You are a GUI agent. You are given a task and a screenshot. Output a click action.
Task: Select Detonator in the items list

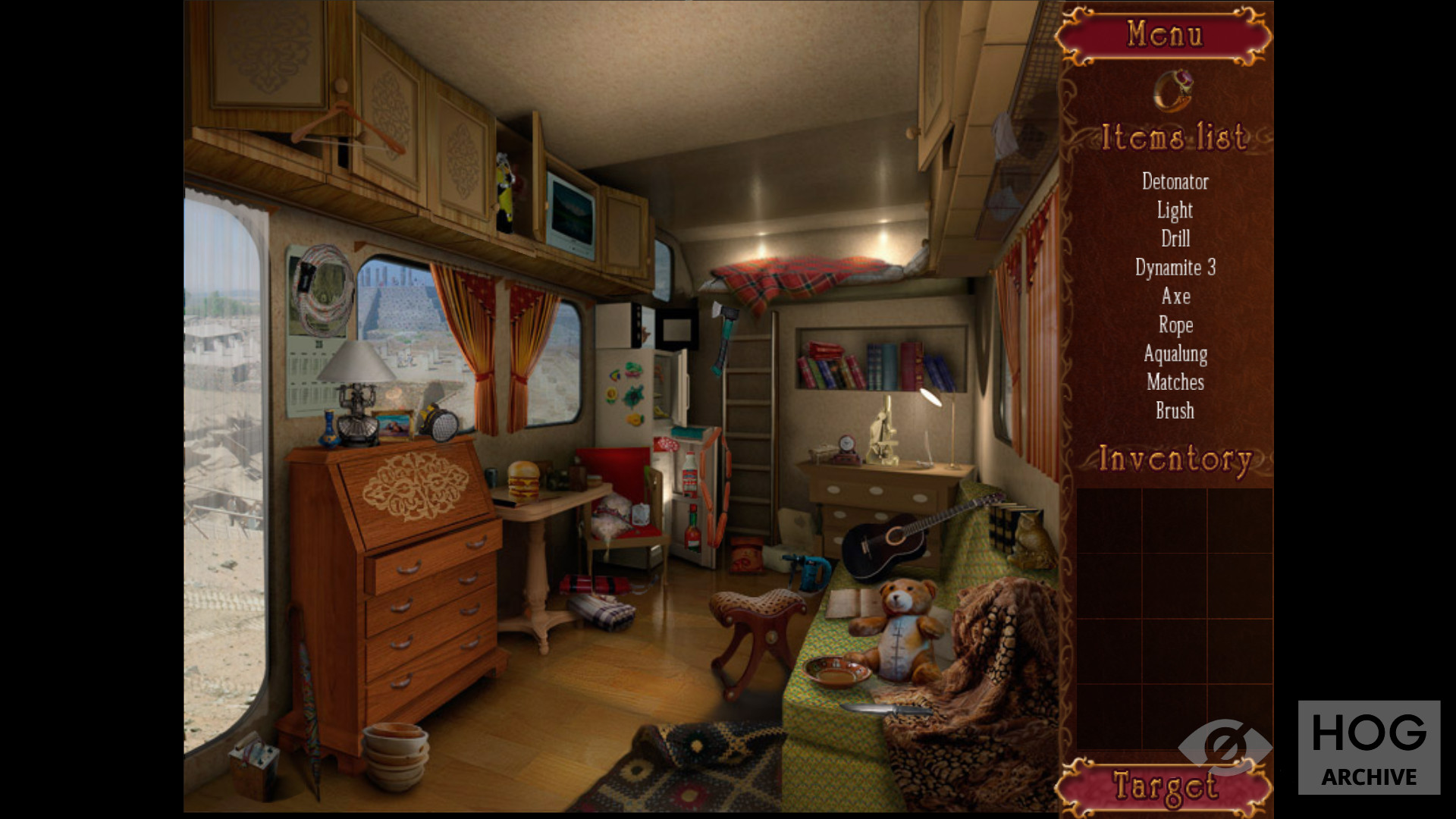[1175, 182]
